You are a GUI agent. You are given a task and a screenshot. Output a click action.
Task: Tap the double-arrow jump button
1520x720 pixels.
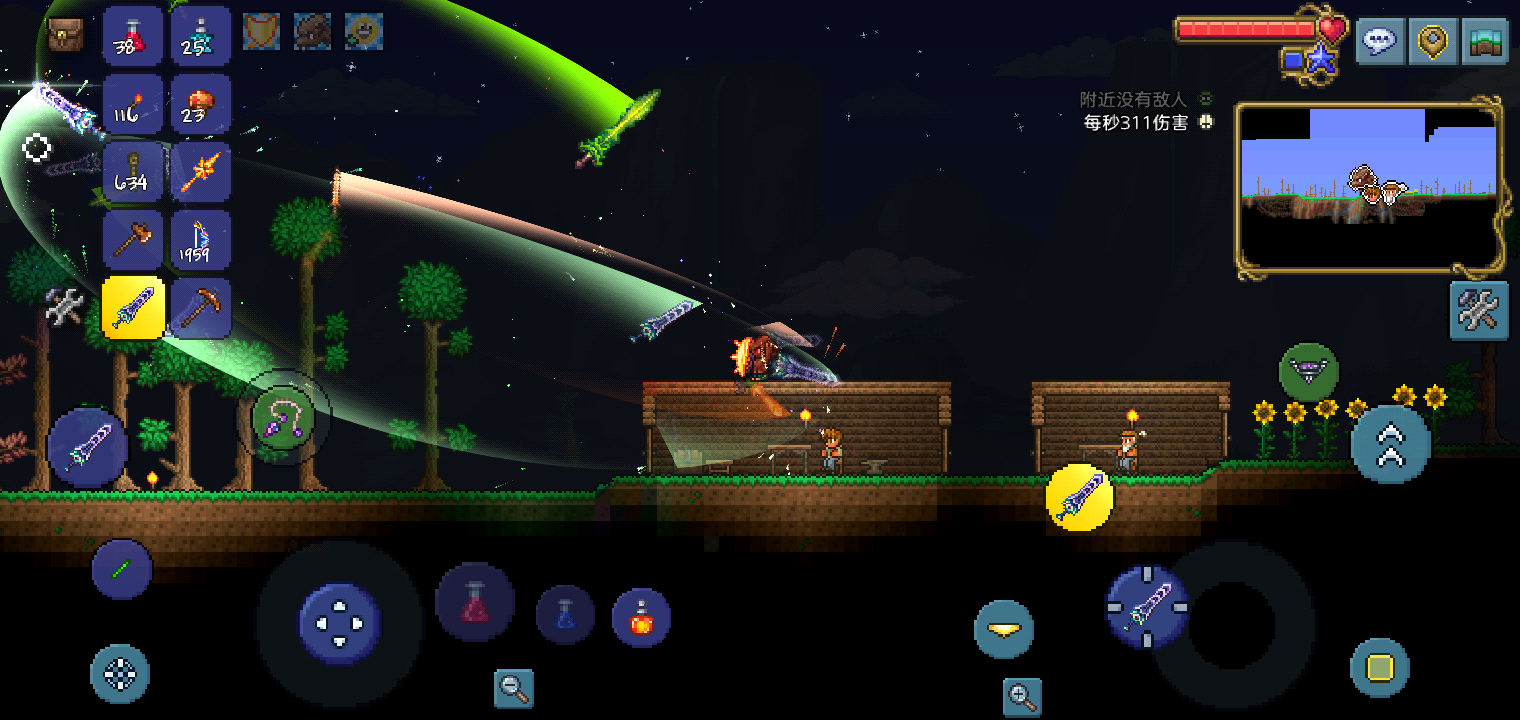click(x=1390, y=445)
